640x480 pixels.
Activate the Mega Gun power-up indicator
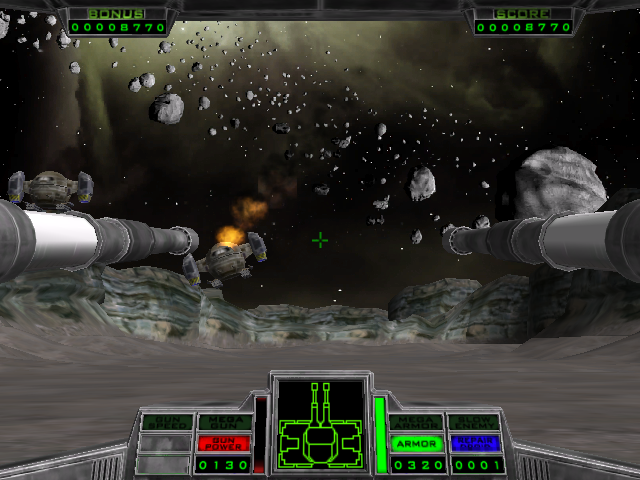(x=224, y=422)
